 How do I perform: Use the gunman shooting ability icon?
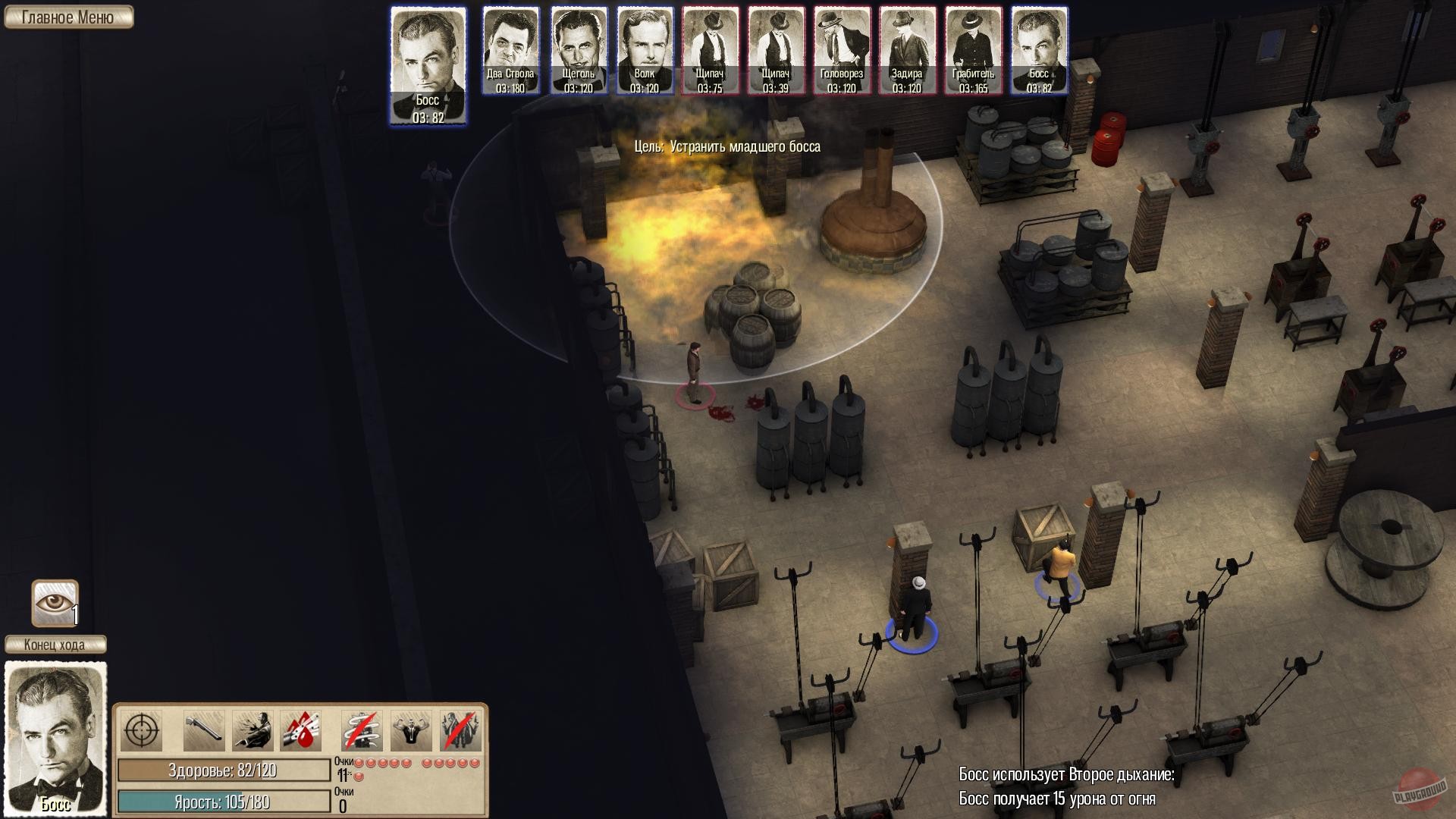tap(253, 731)
